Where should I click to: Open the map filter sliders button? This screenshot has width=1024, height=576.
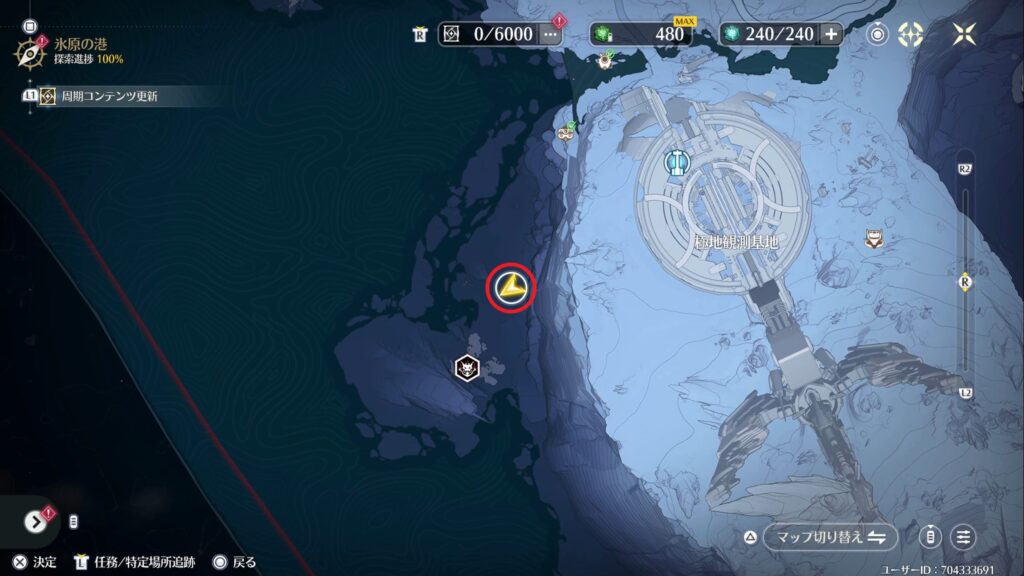(x=963, y=537)
